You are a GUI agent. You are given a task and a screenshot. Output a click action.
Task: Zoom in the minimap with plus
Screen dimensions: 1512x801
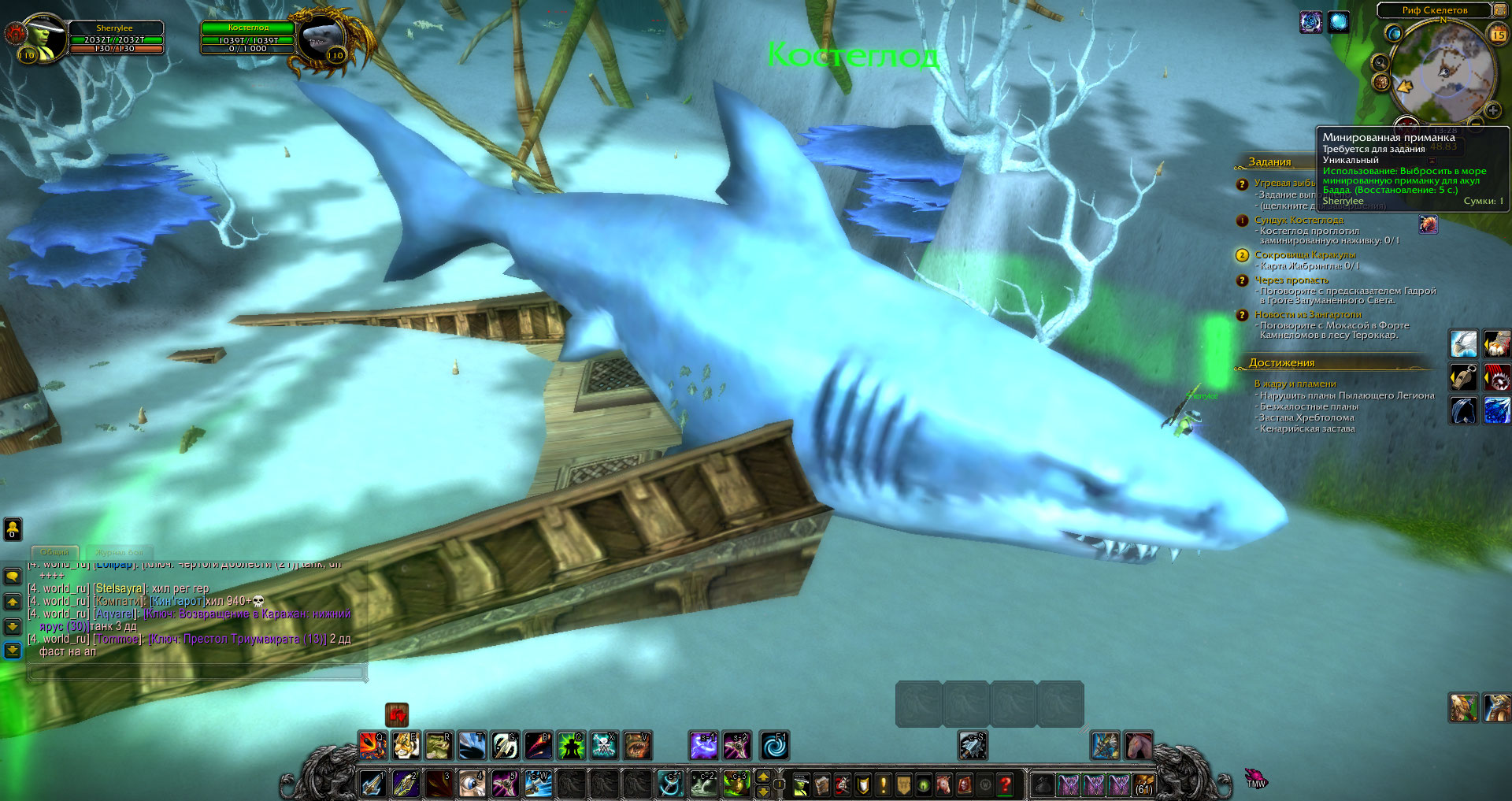click(1492, 110)
